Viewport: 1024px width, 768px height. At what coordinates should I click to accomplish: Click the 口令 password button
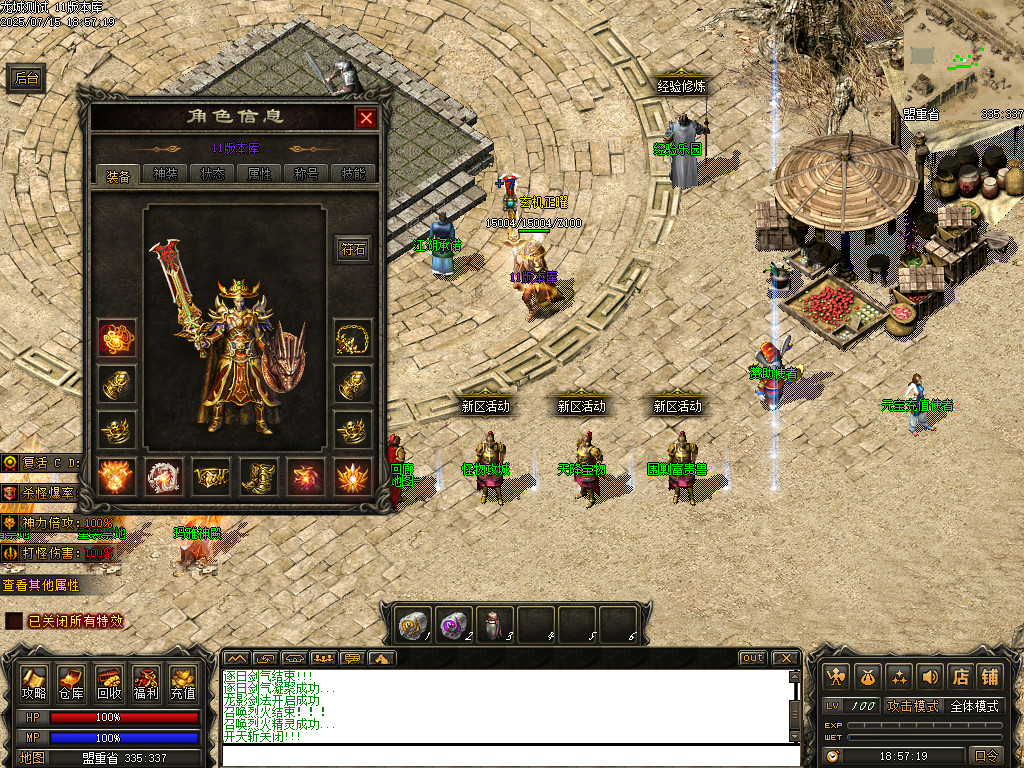[986, 756]
